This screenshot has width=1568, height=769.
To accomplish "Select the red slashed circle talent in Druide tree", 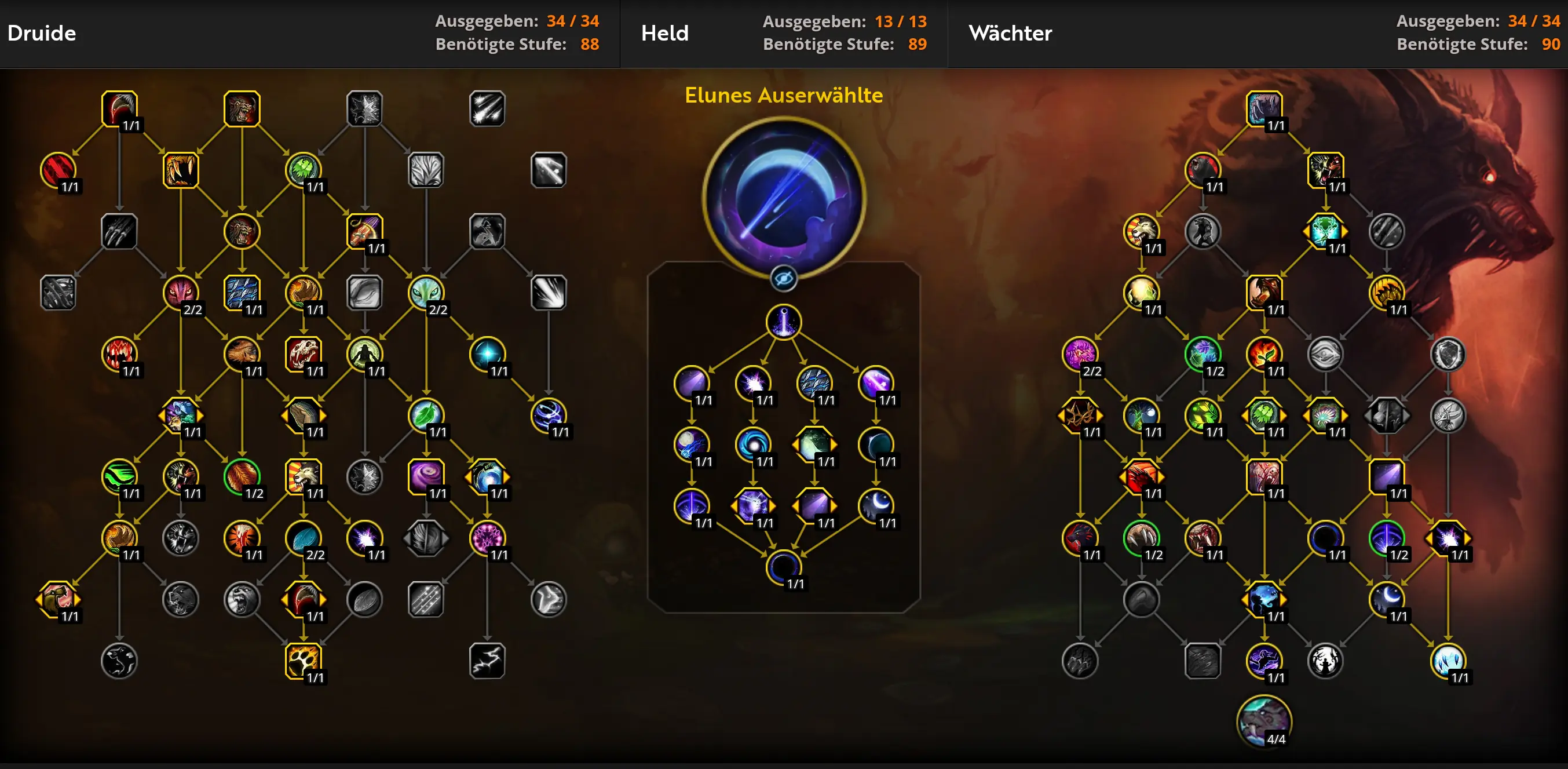I will click(58, 169).
